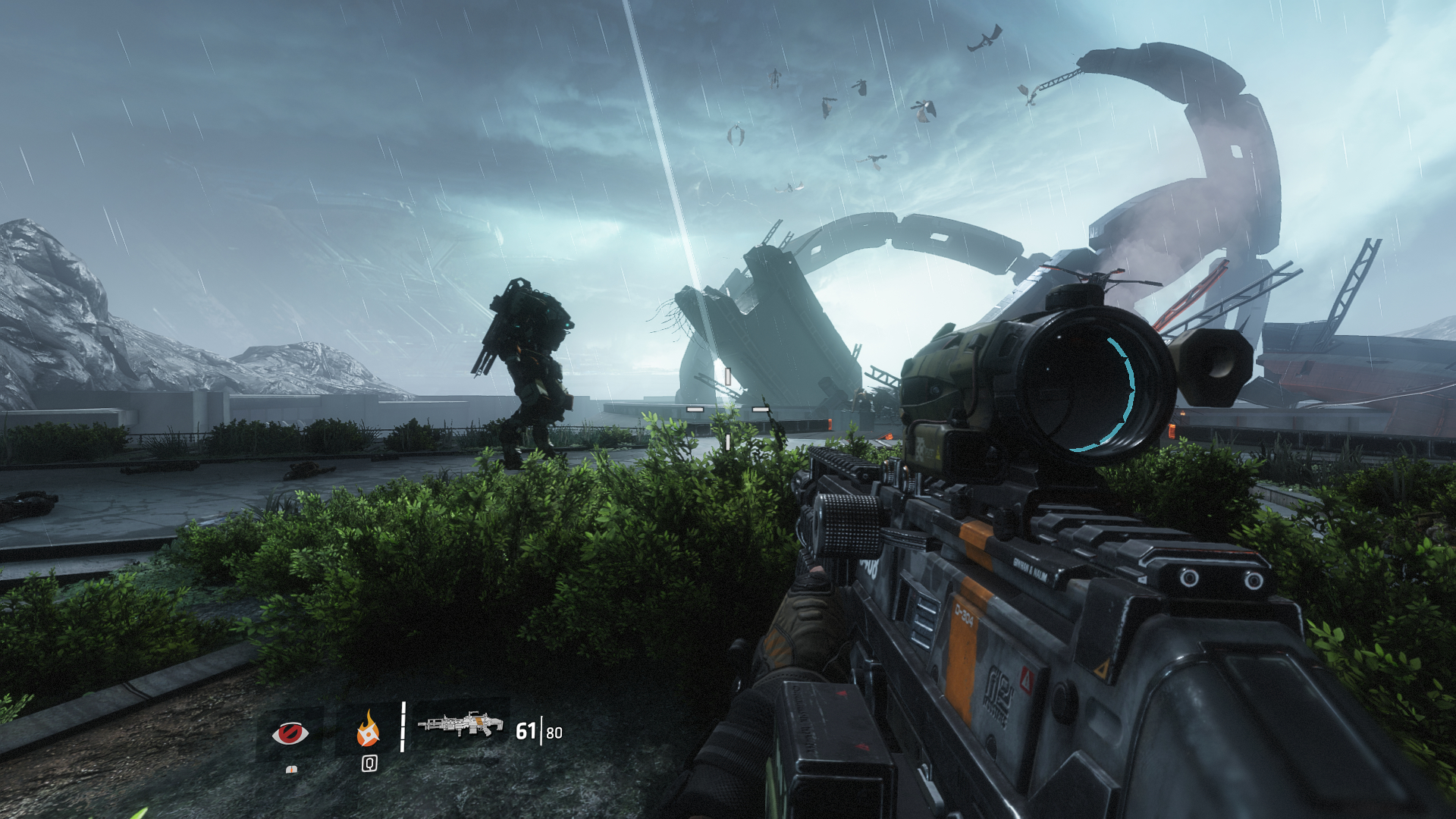Expand the top vertical reticle segment

728,376
